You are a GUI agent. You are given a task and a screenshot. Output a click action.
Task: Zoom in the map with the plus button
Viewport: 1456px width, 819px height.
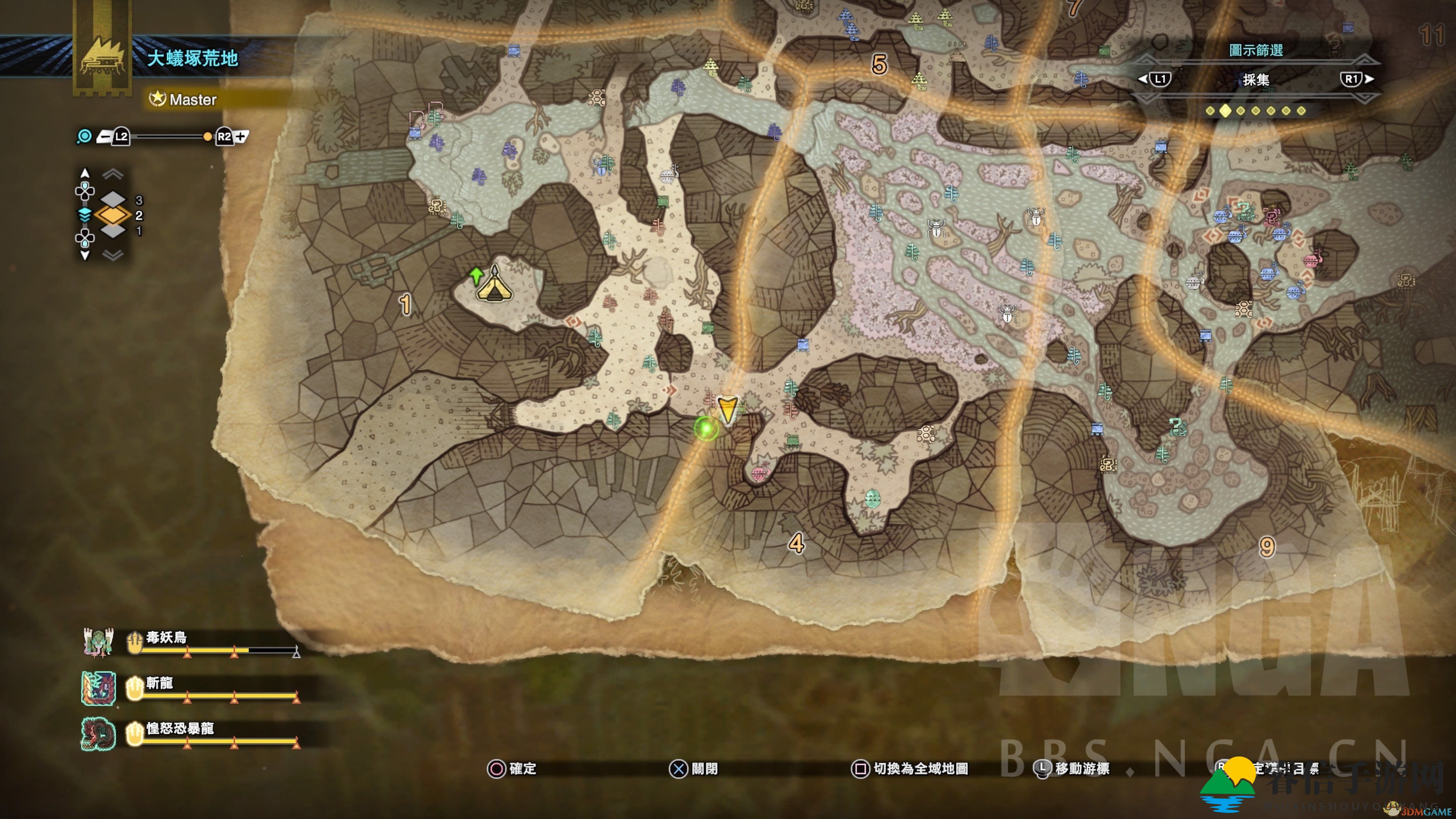(x=241, y=136)
